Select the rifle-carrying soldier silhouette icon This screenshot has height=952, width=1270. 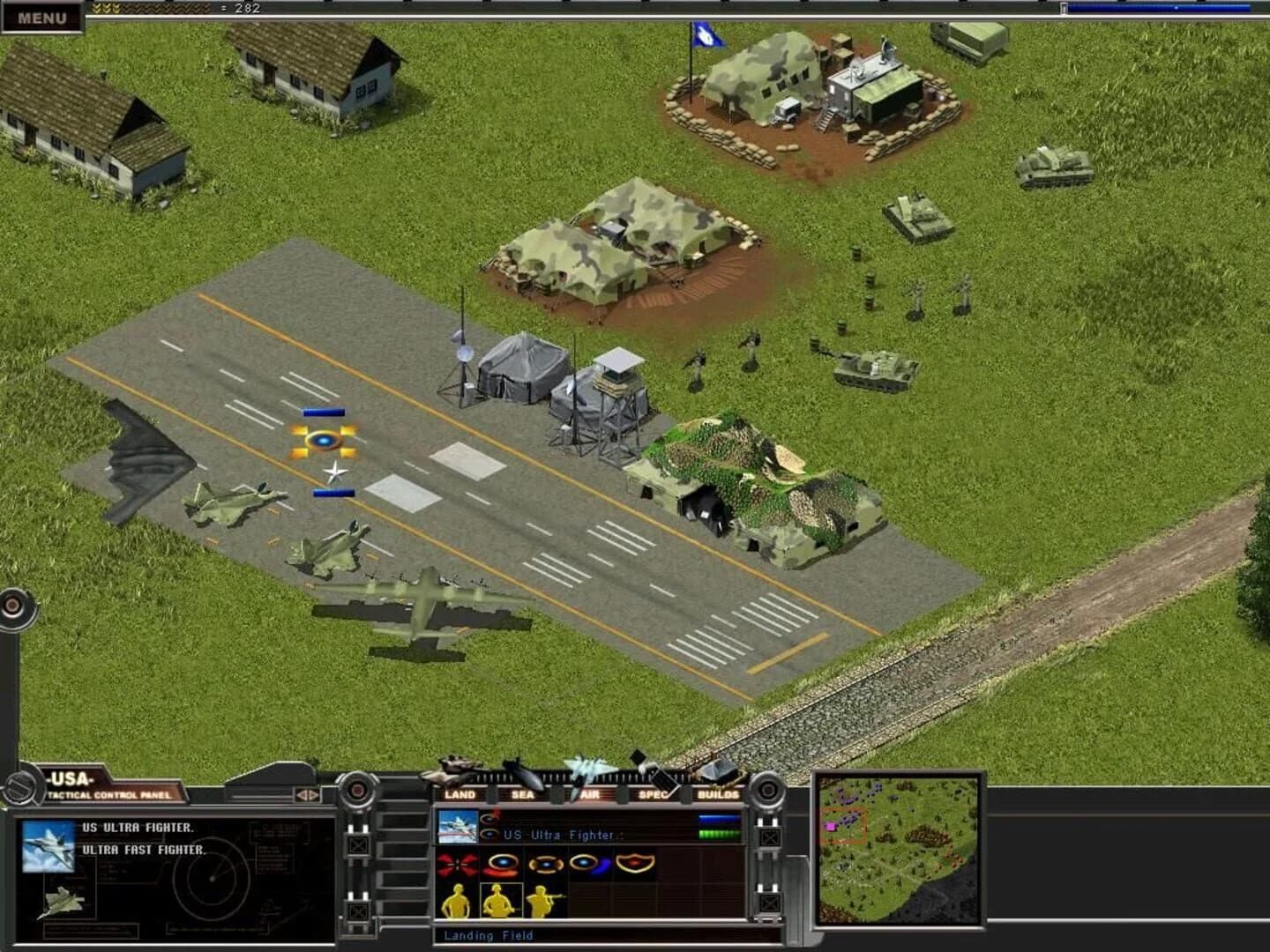tap(542, 899)
